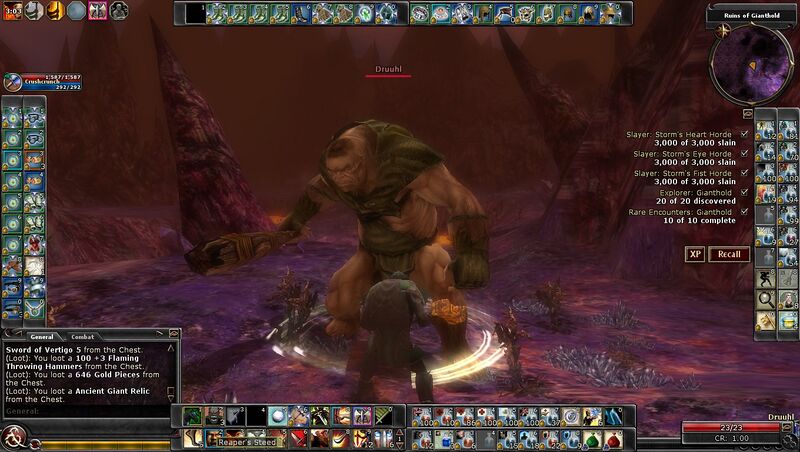
Task: Click the Recall button
Action: (x=729, y=254)
